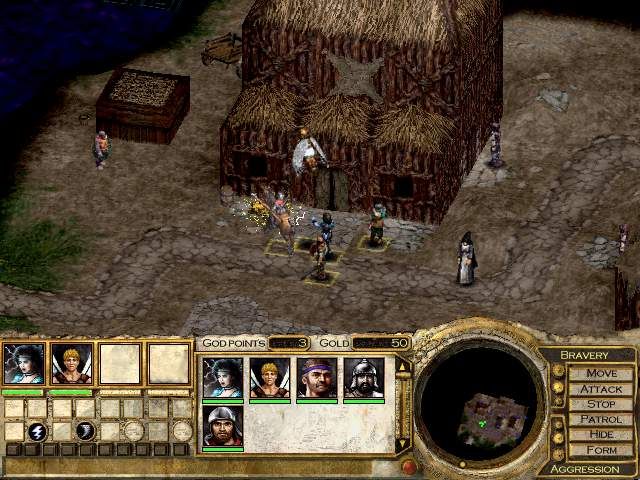Choose the Attack command button
This screenshot has height=480, width=640.
(601, 389)
